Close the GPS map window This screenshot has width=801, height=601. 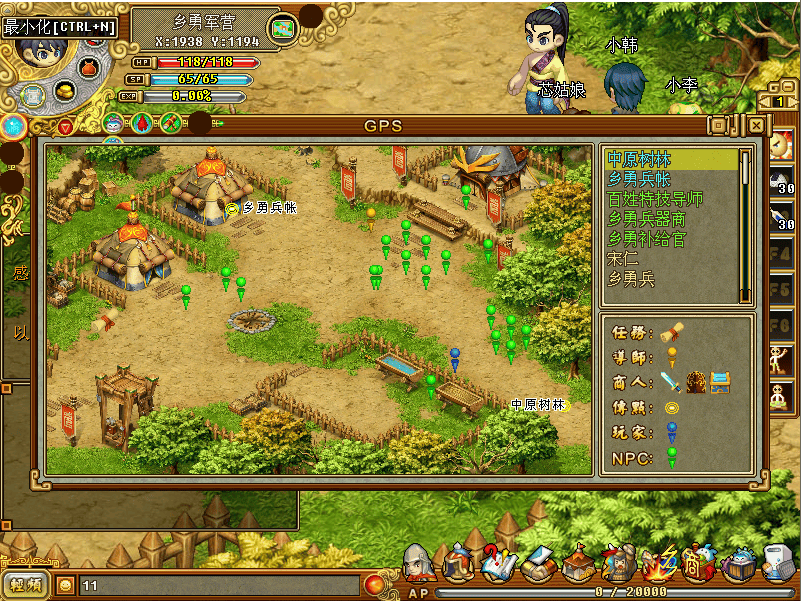pyautogui.click(x=757, y=125)
